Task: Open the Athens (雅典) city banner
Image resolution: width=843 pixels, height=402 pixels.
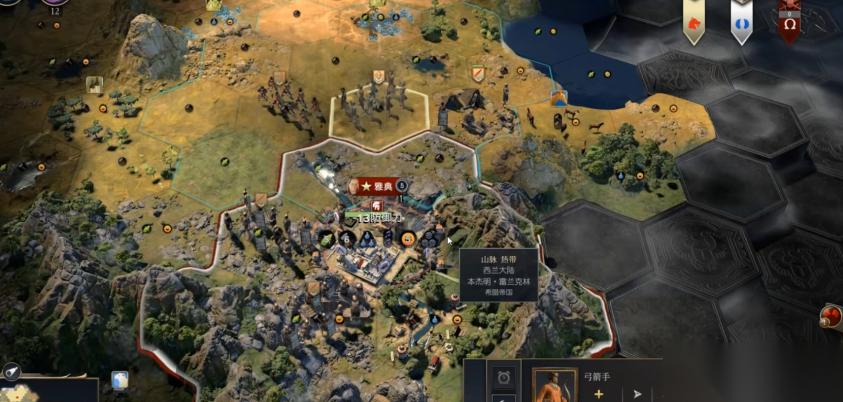Action: click(x=378, y=186)
